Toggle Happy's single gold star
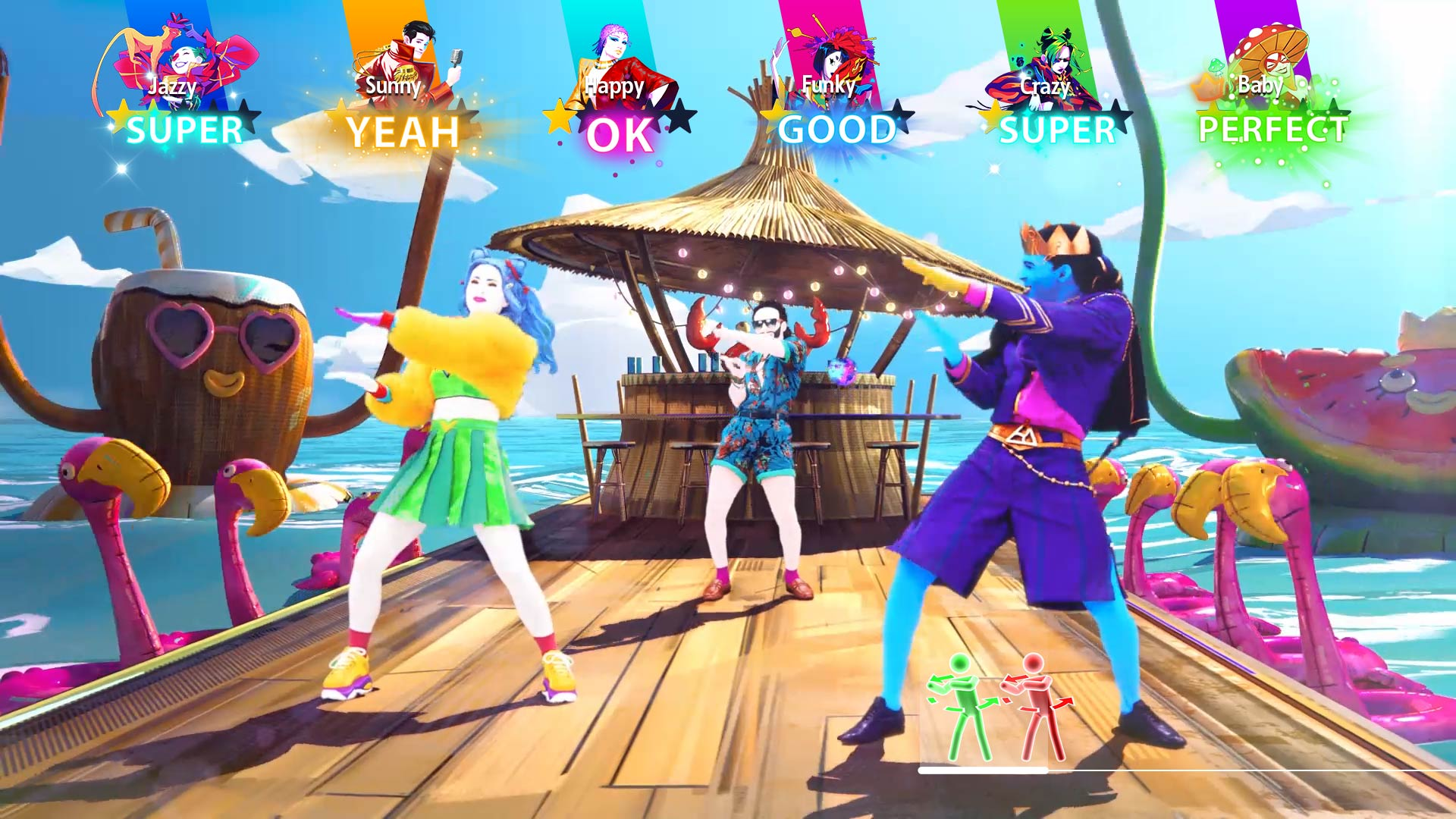Image resolution: width=1456 pixels, height=819 pixels. pos(559,118)
